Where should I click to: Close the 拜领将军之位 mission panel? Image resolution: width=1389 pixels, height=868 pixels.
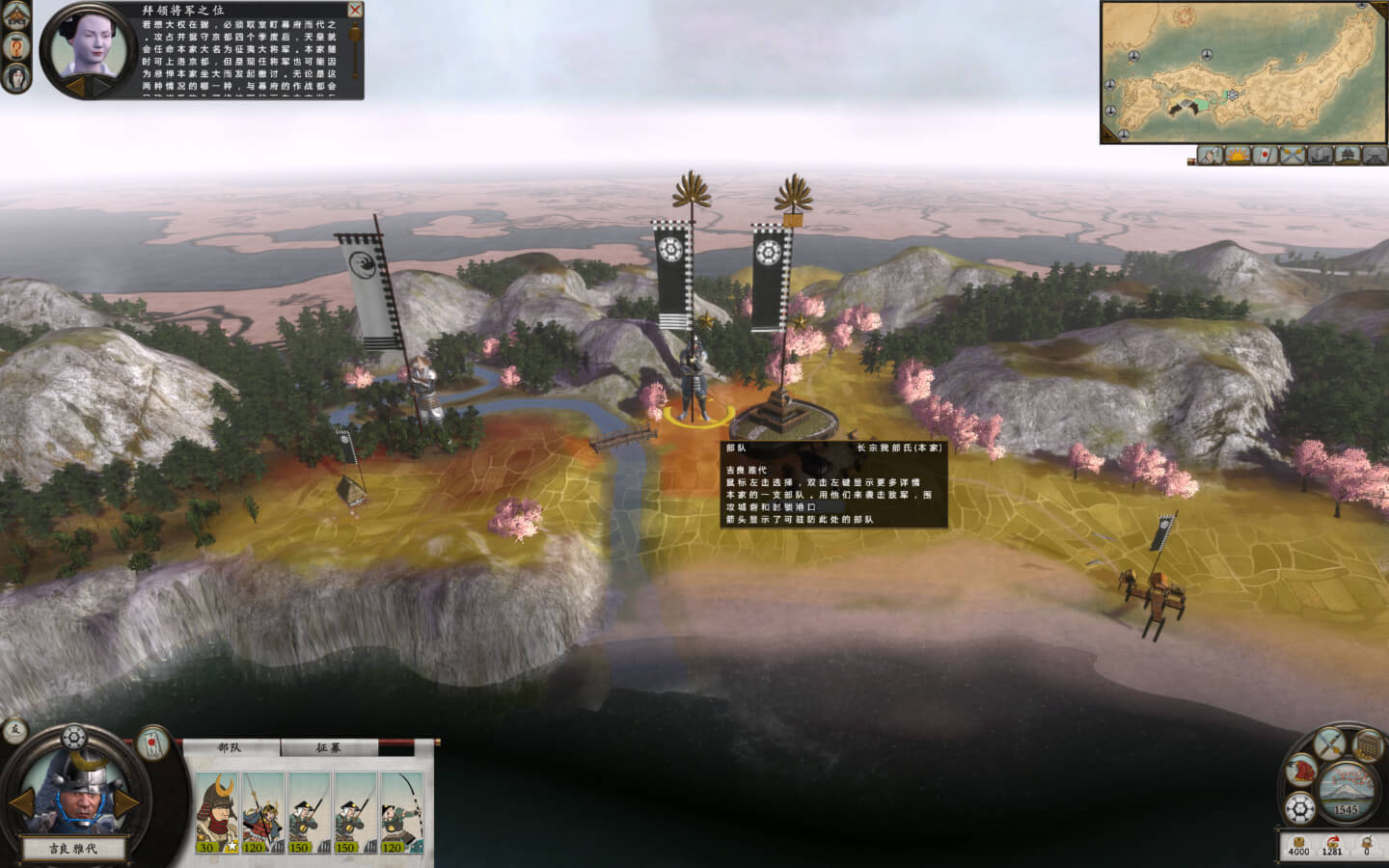[355, 11]
